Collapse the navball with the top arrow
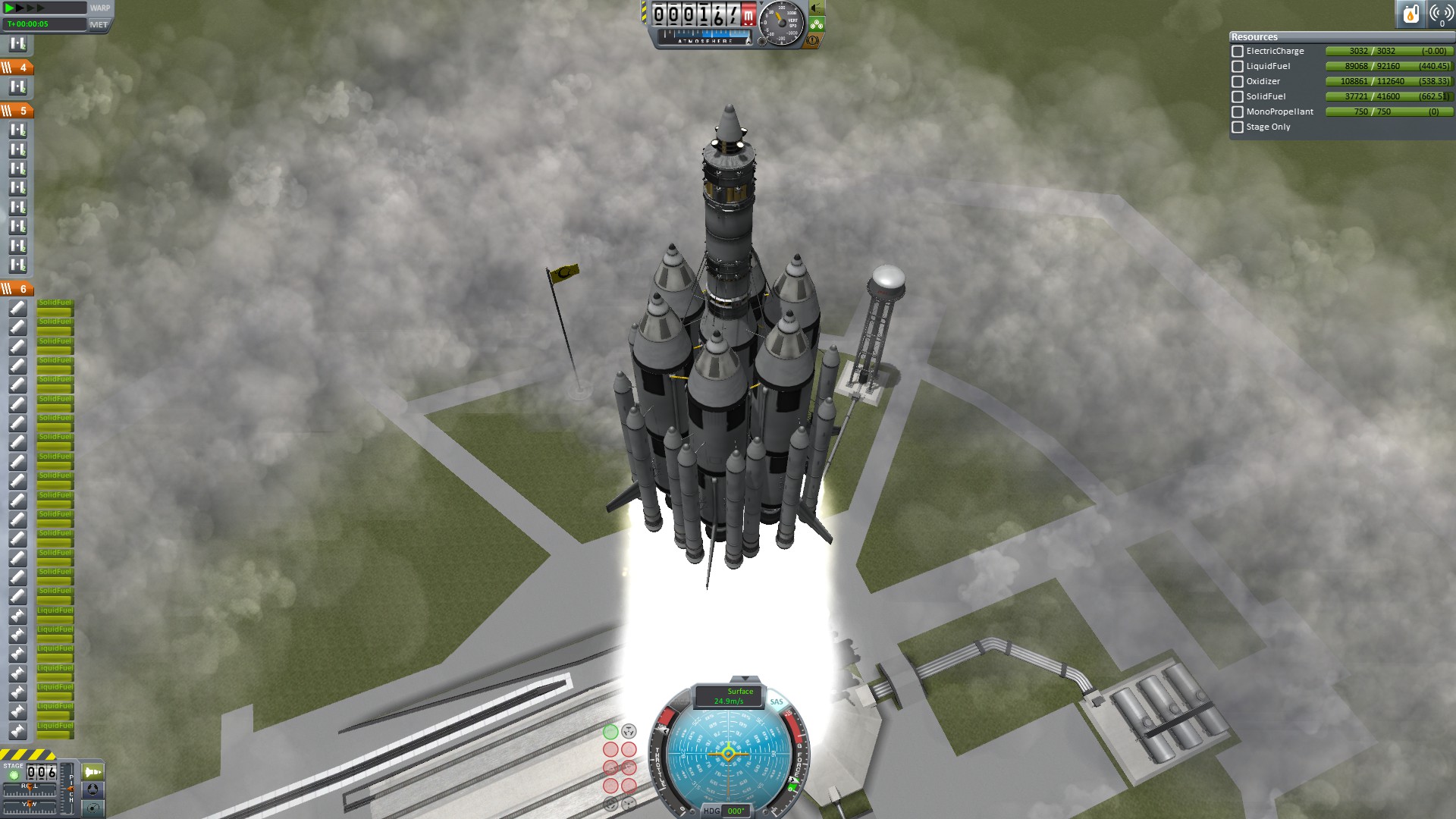 coord(745,679)
